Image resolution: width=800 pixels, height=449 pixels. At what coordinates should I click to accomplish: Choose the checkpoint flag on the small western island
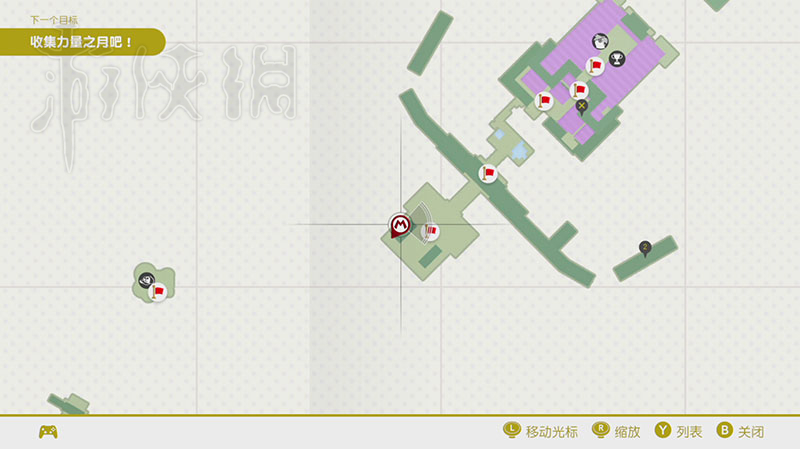click(157, 292)
